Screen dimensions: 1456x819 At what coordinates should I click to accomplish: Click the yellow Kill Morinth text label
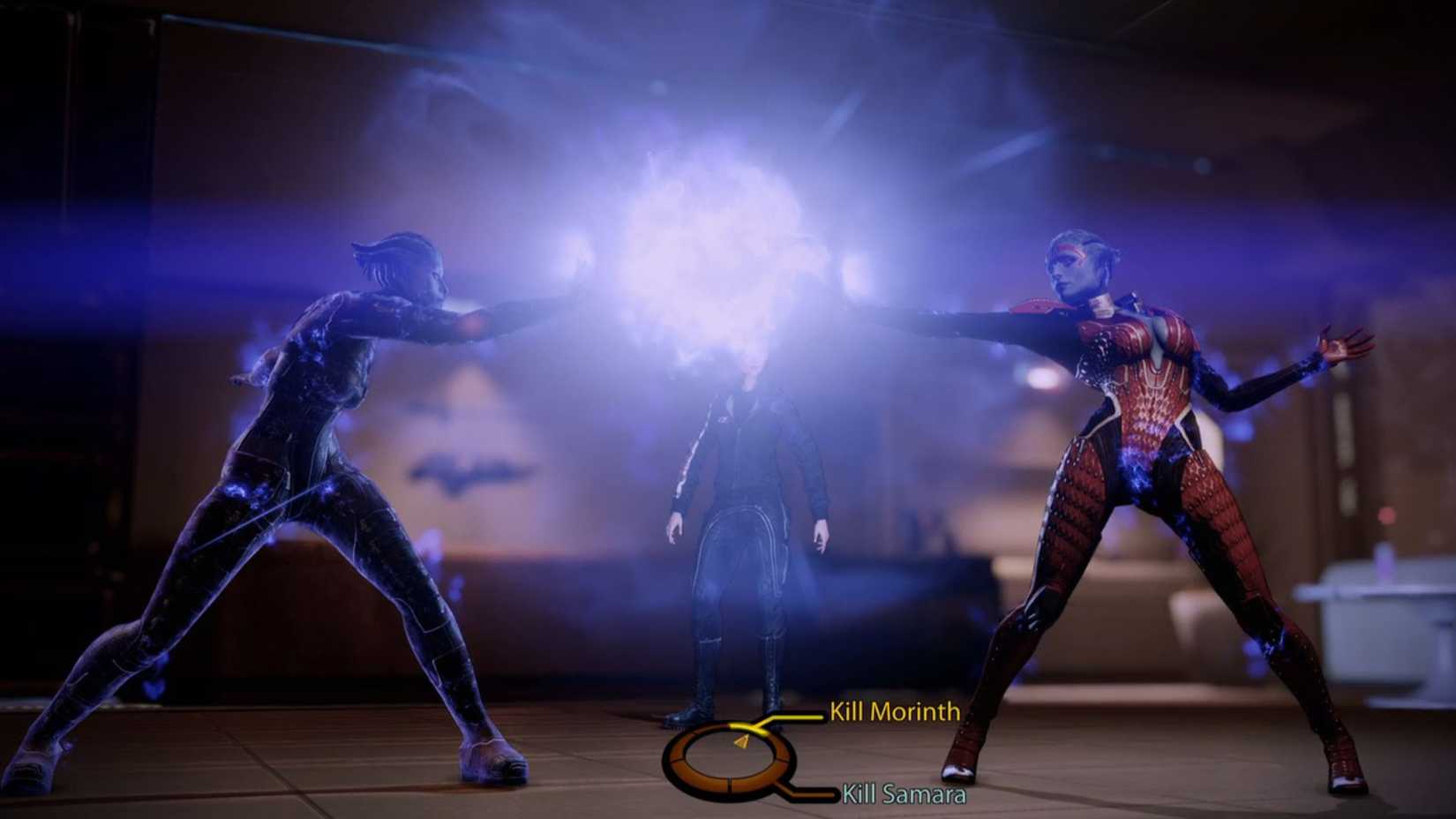pos(894,710)
